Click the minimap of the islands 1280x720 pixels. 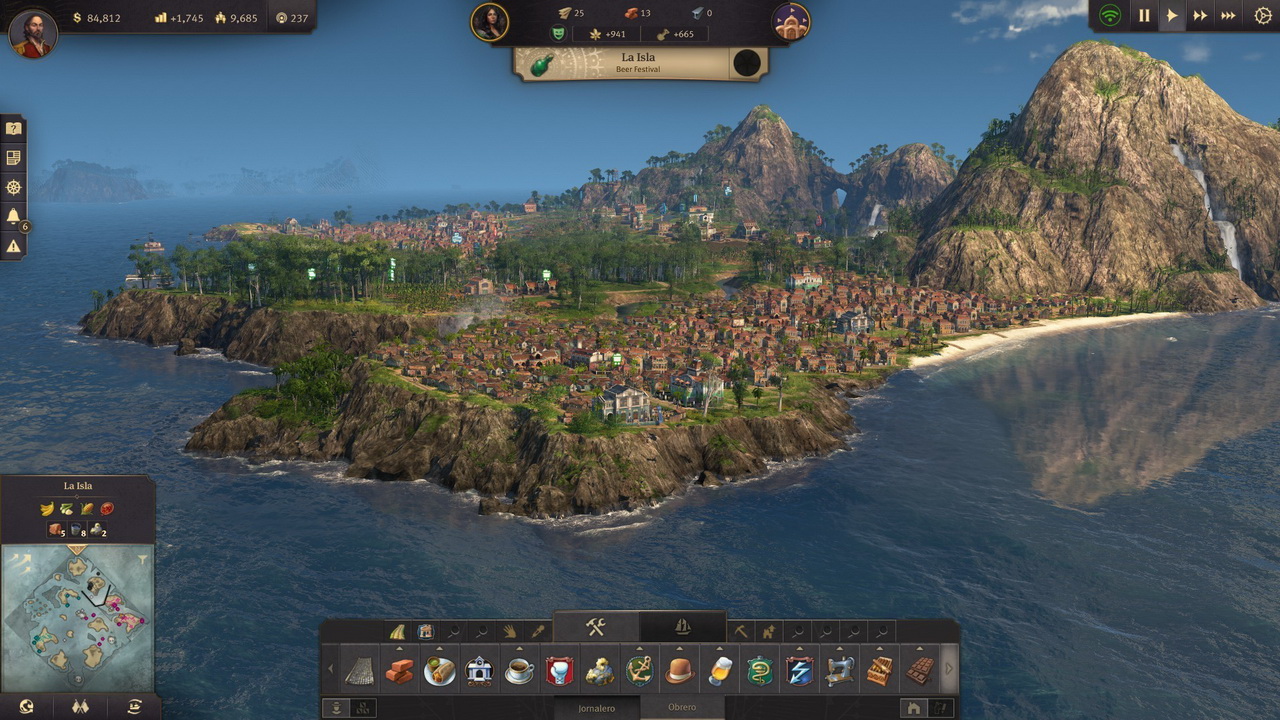(78, 618)
